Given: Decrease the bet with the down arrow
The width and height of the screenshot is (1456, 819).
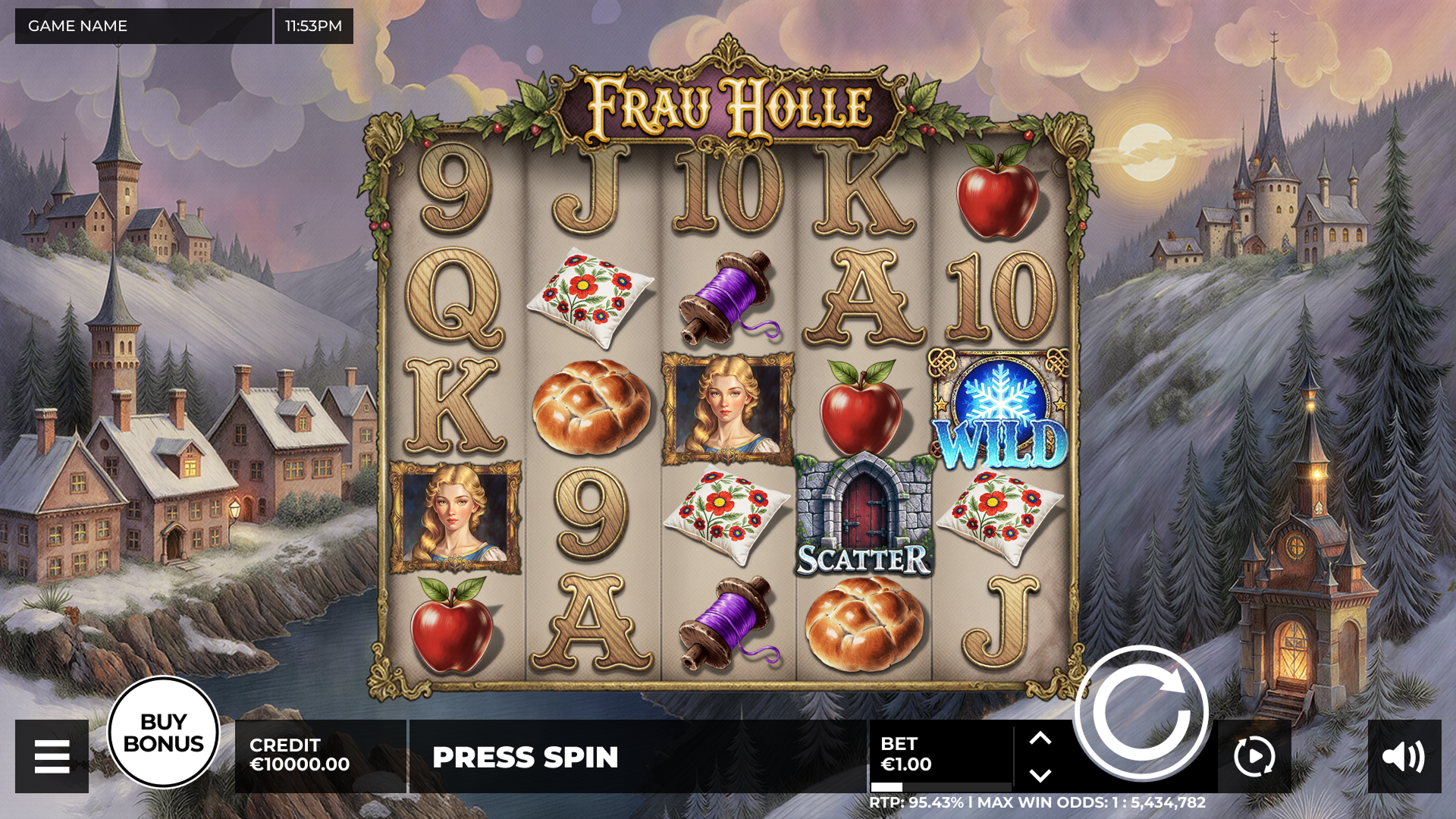Looking at the screenshot, I should coord(1040,775).
